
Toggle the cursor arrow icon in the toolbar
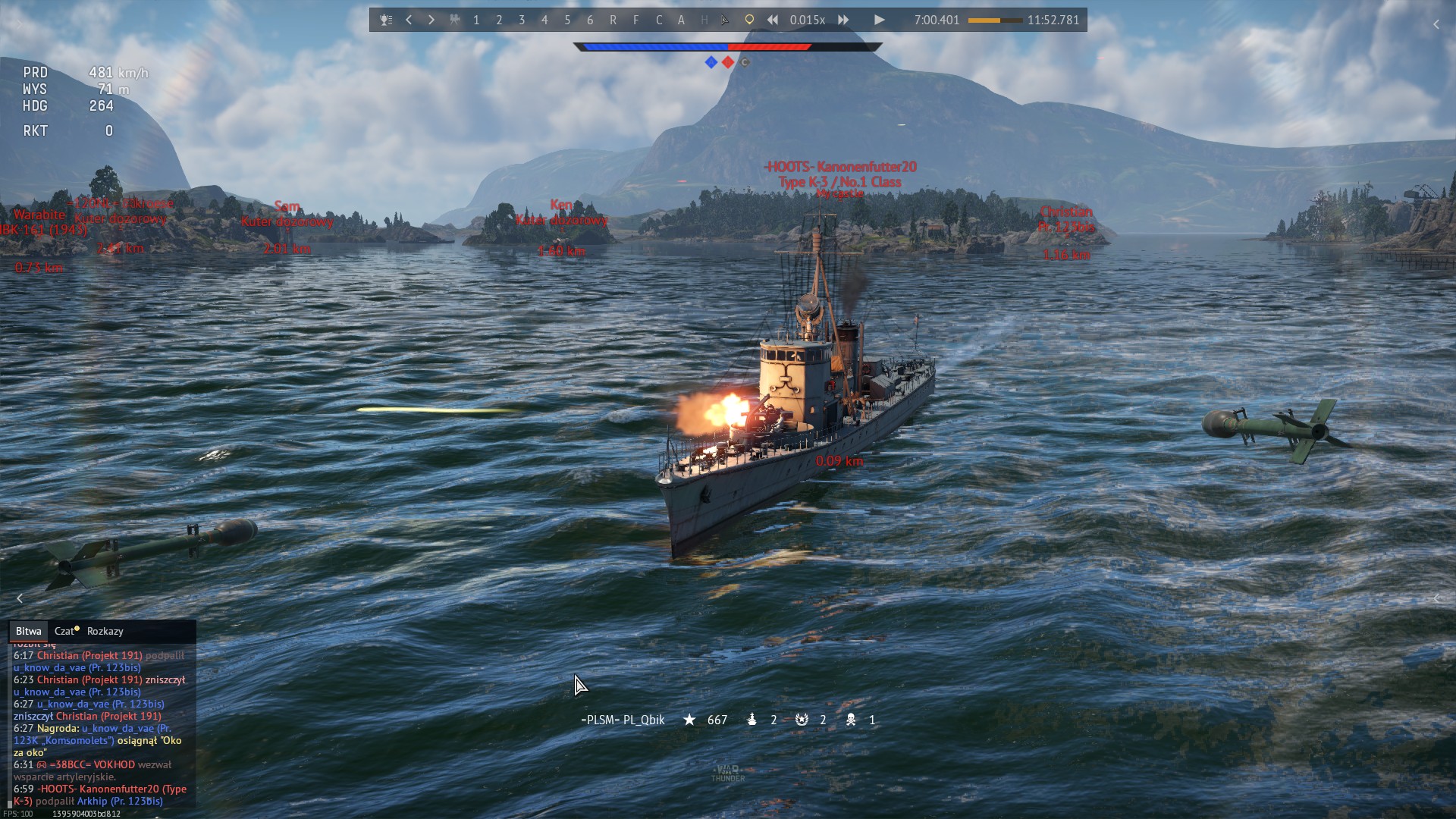726,20
